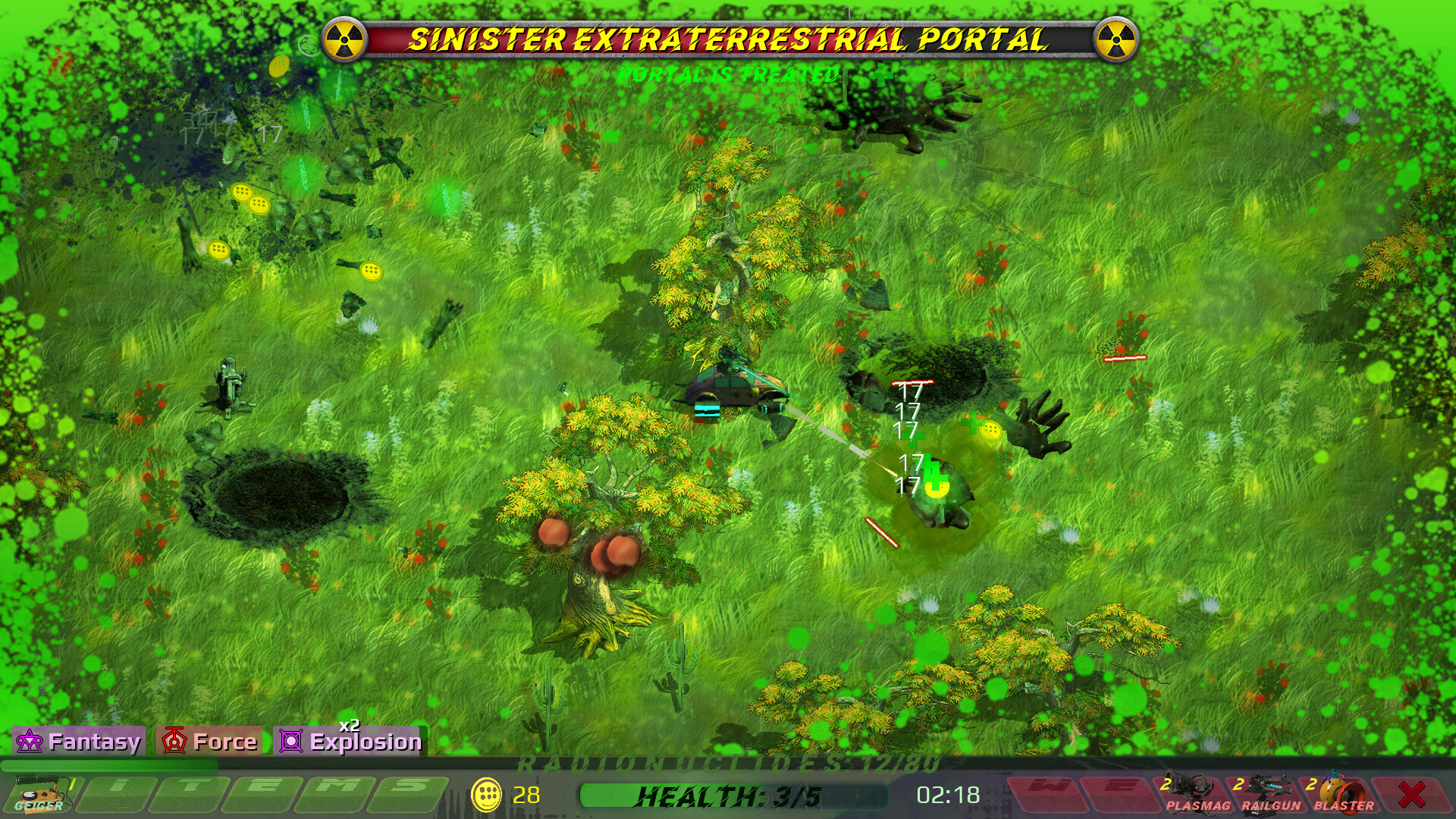Click the purple Fantasy spell symbol
1456x819 pixels.
[29, 741]
